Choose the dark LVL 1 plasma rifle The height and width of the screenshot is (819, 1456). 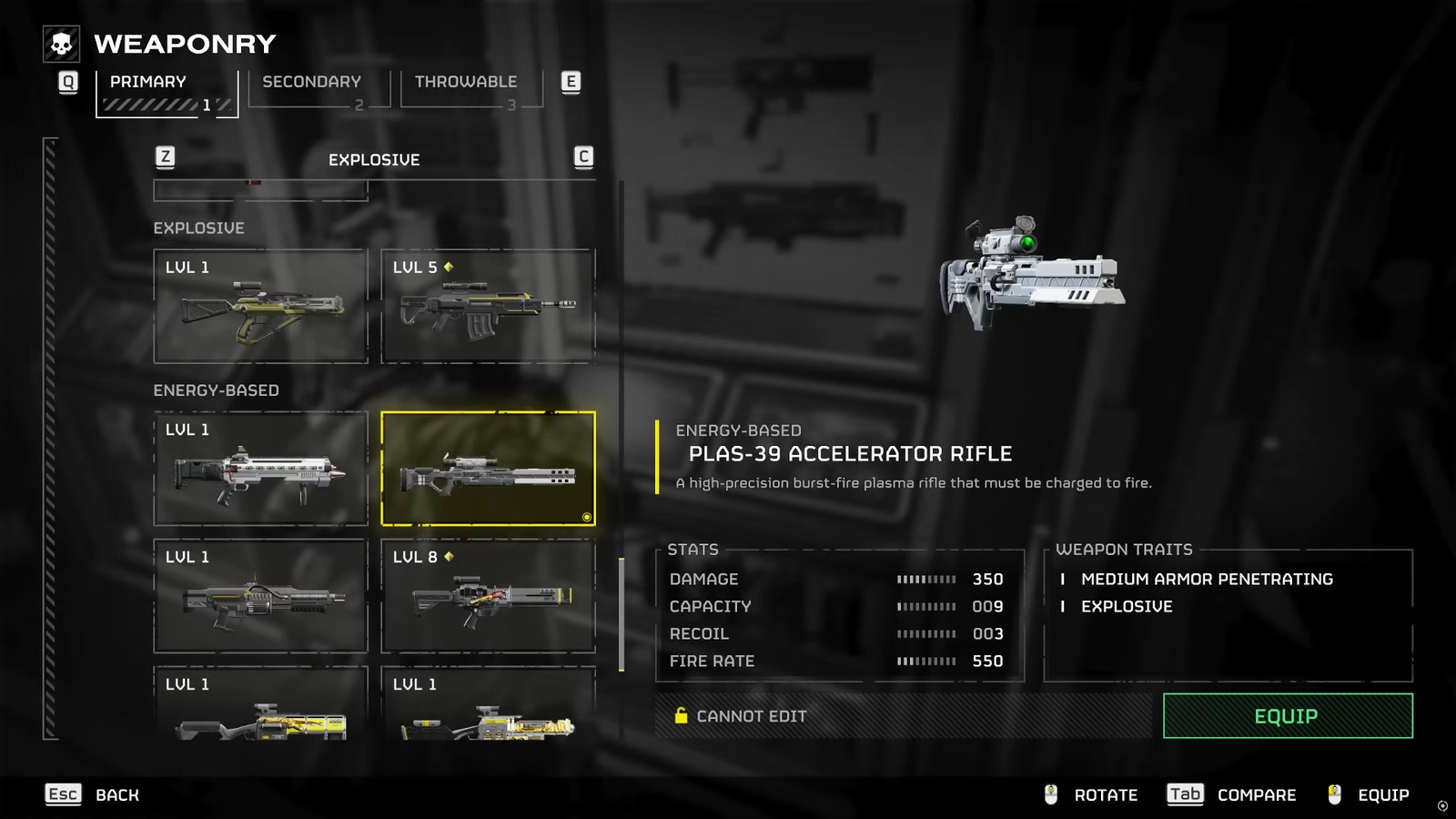click(260, 596)
